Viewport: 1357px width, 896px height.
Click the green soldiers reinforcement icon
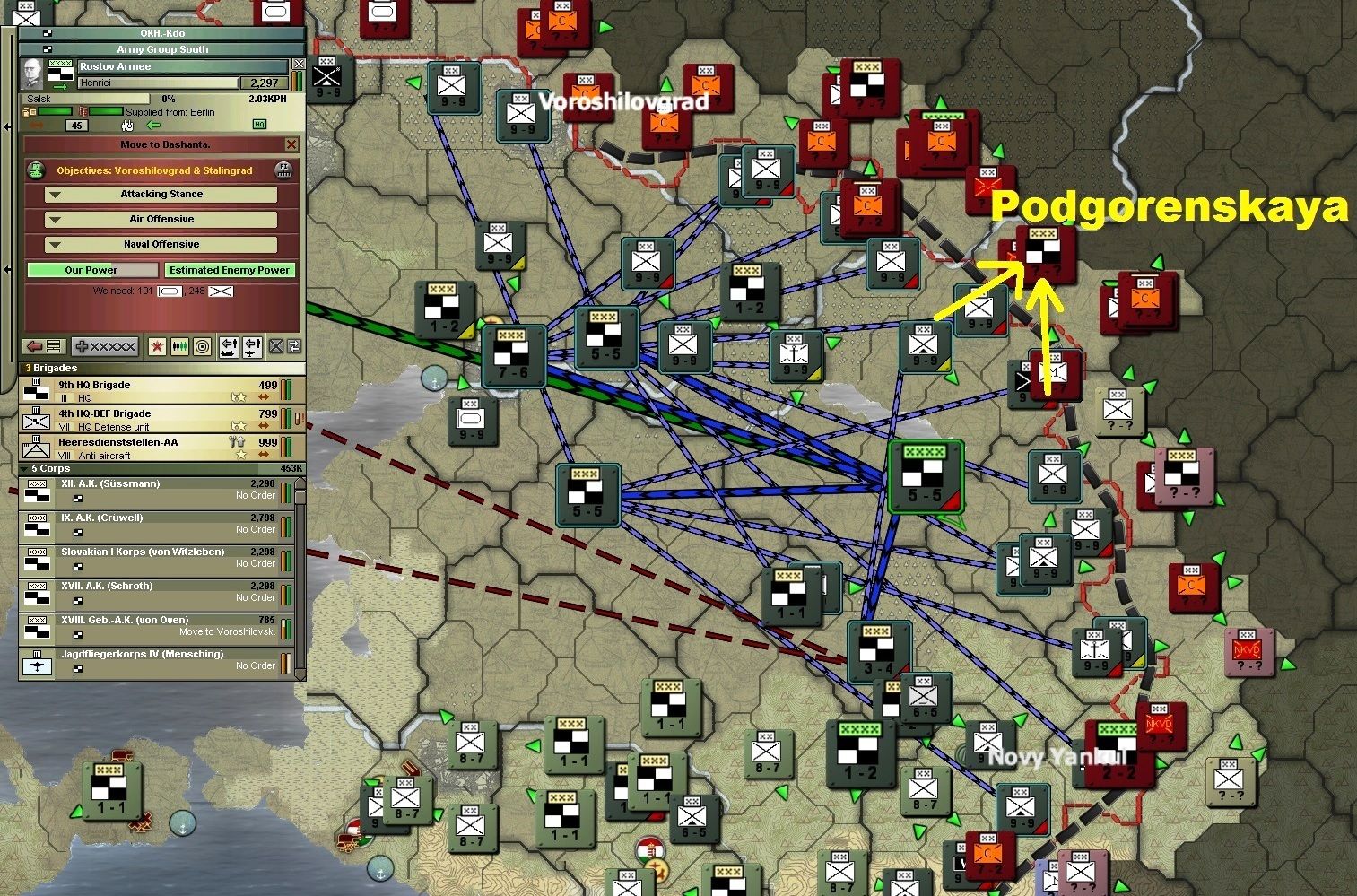click(178, 346)
